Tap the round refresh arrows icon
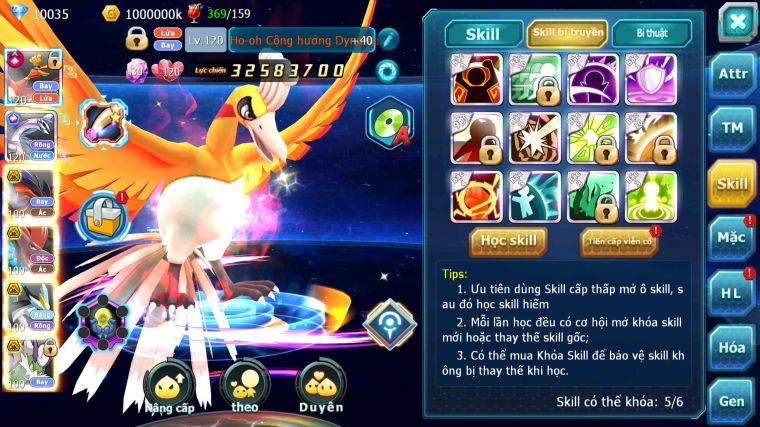 [x=386, y=71]
